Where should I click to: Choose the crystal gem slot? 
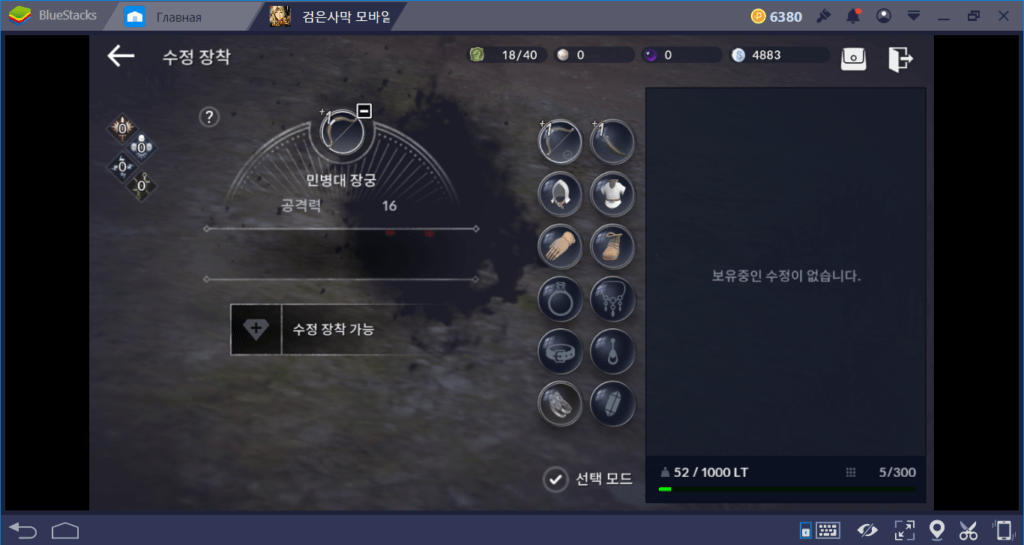coord(612,402)
